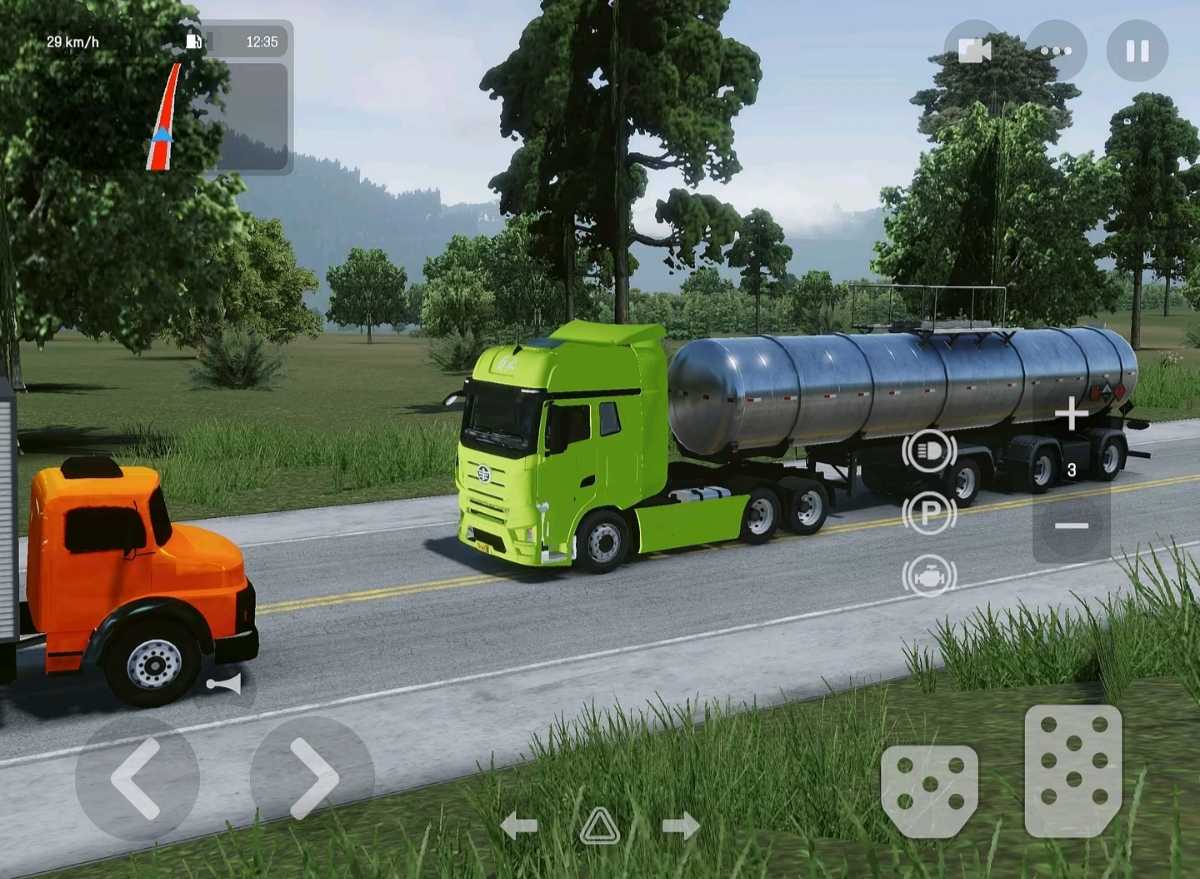Honk the horn
Viewport: 1200px width, 879px height.
[x=225, y=684]
